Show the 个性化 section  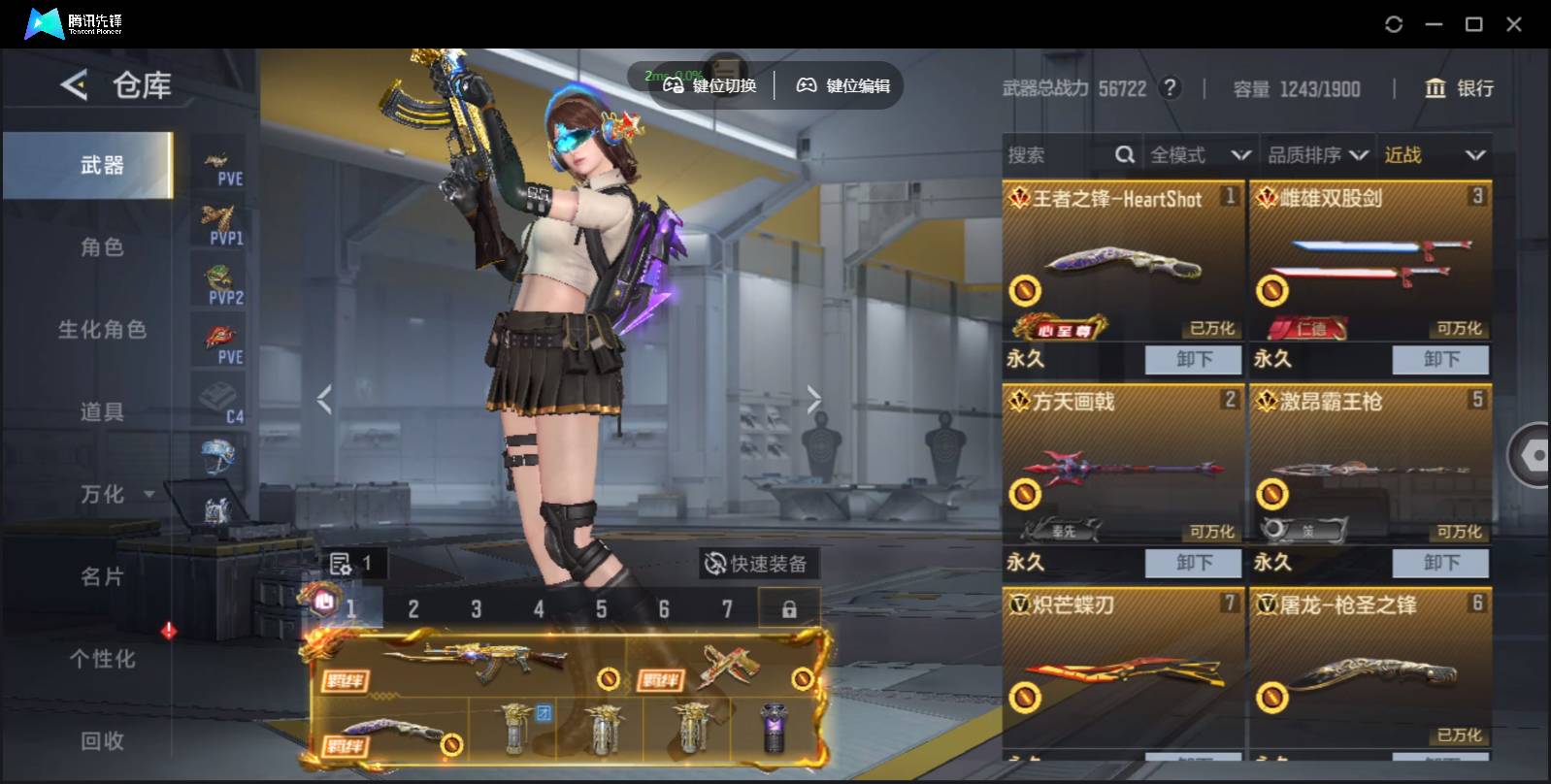pos(102,660)
